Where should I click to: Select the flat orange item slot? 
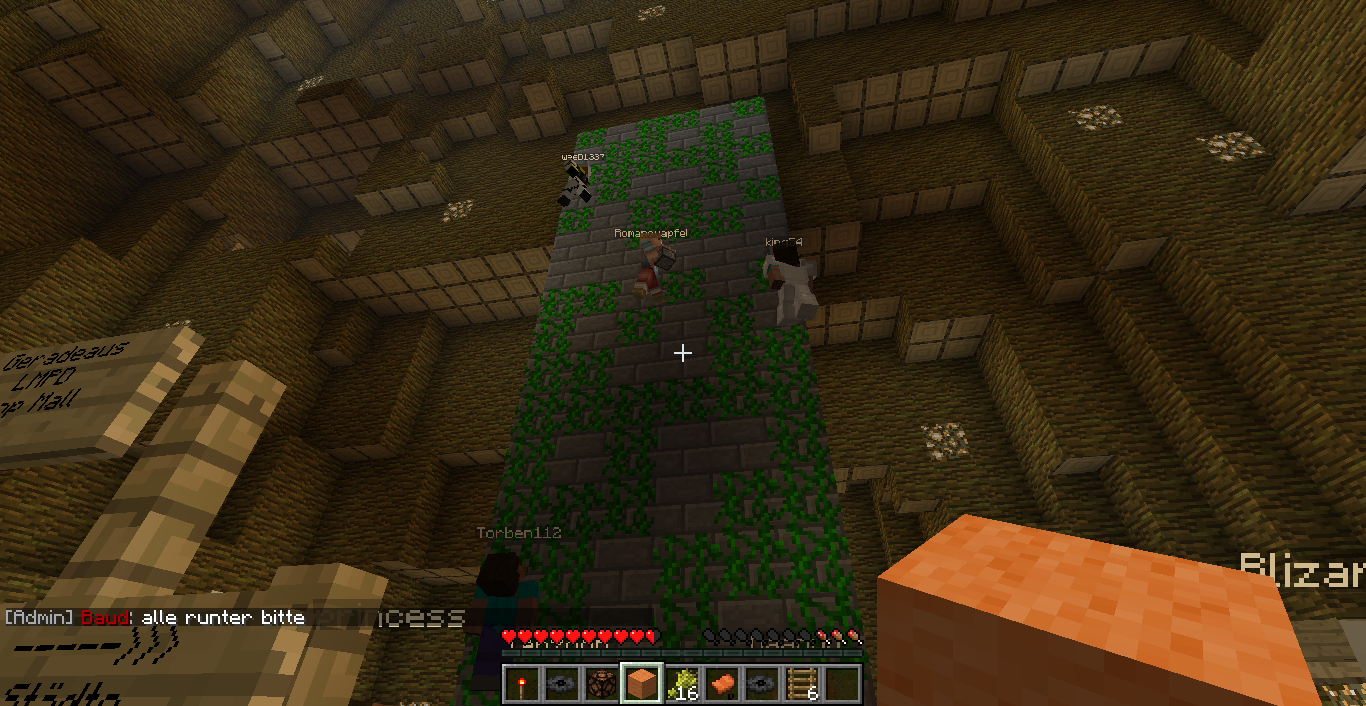click(721, 684)
